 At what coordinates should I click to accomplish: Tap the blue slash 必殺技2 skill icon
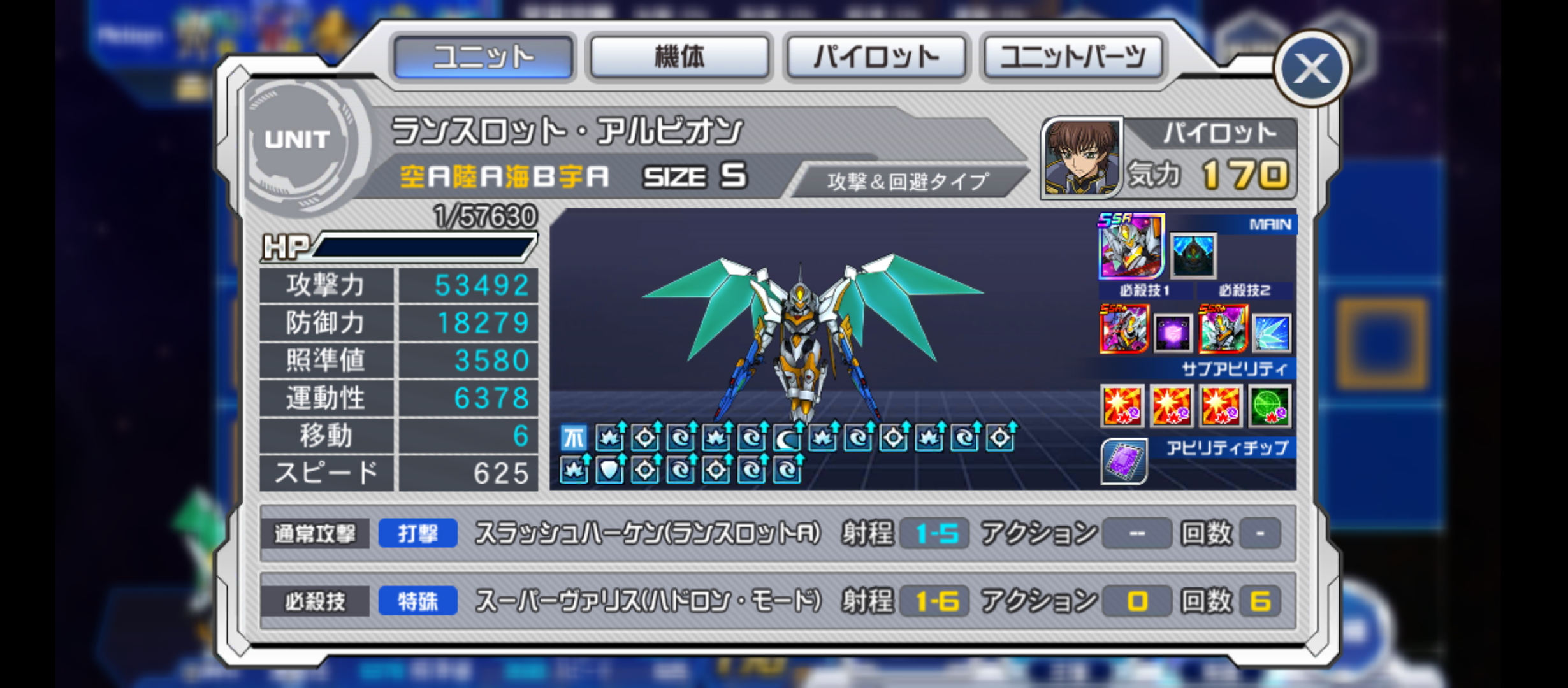tap(1272, 333)
